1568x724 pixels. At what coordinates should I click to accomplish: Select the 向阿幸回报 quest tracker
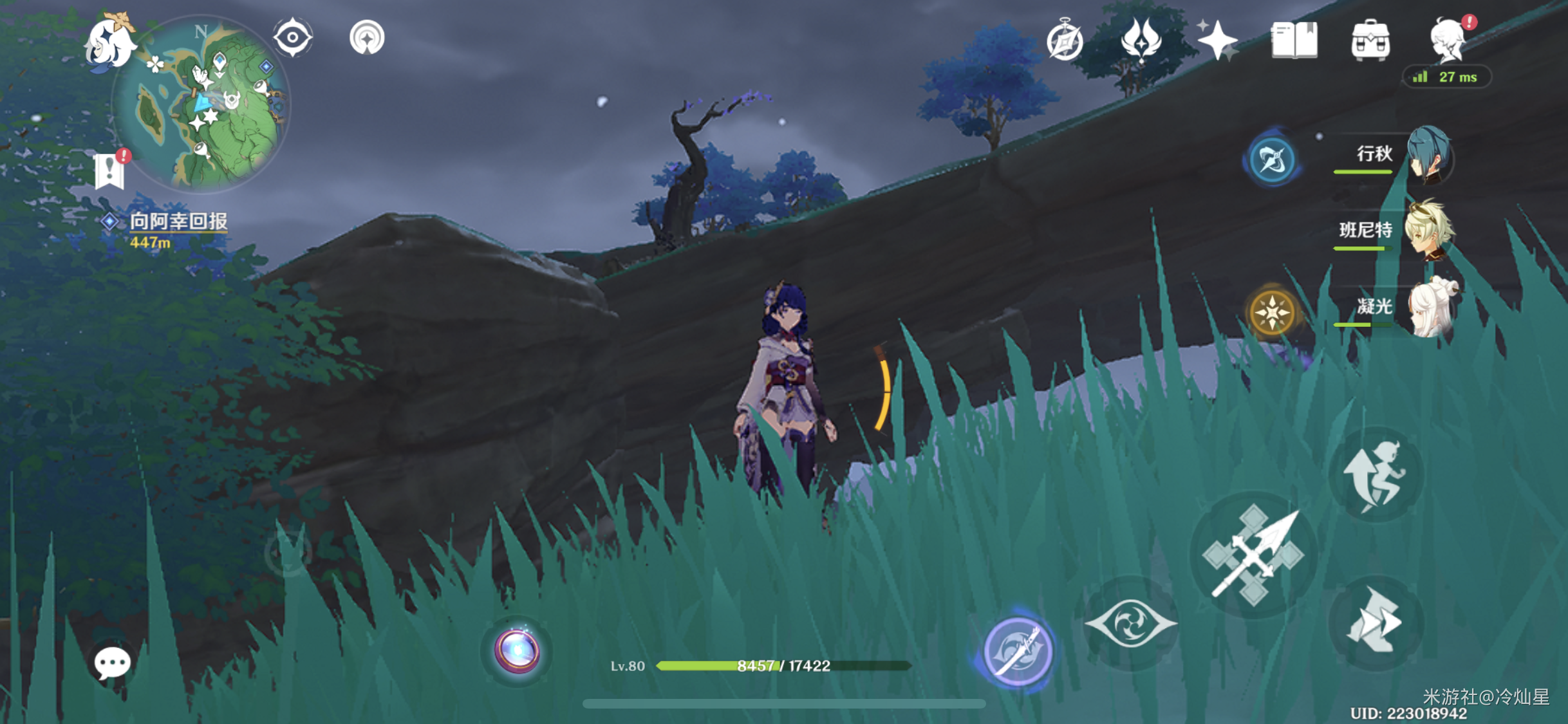[178, 222]
